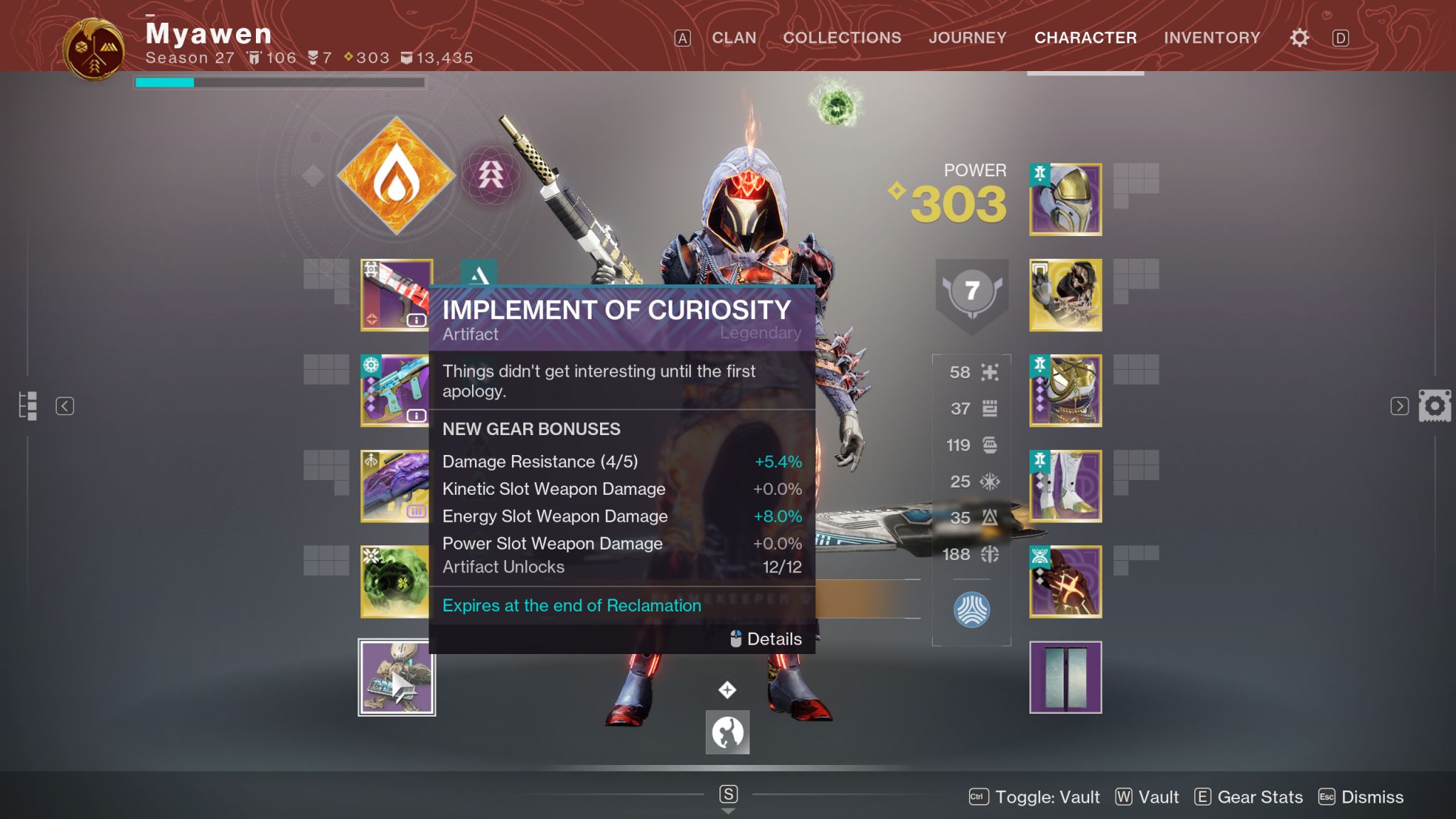Select the purple power weapon slot
1456x819 pixels.
pyautogui.click(x=395, y=486)
